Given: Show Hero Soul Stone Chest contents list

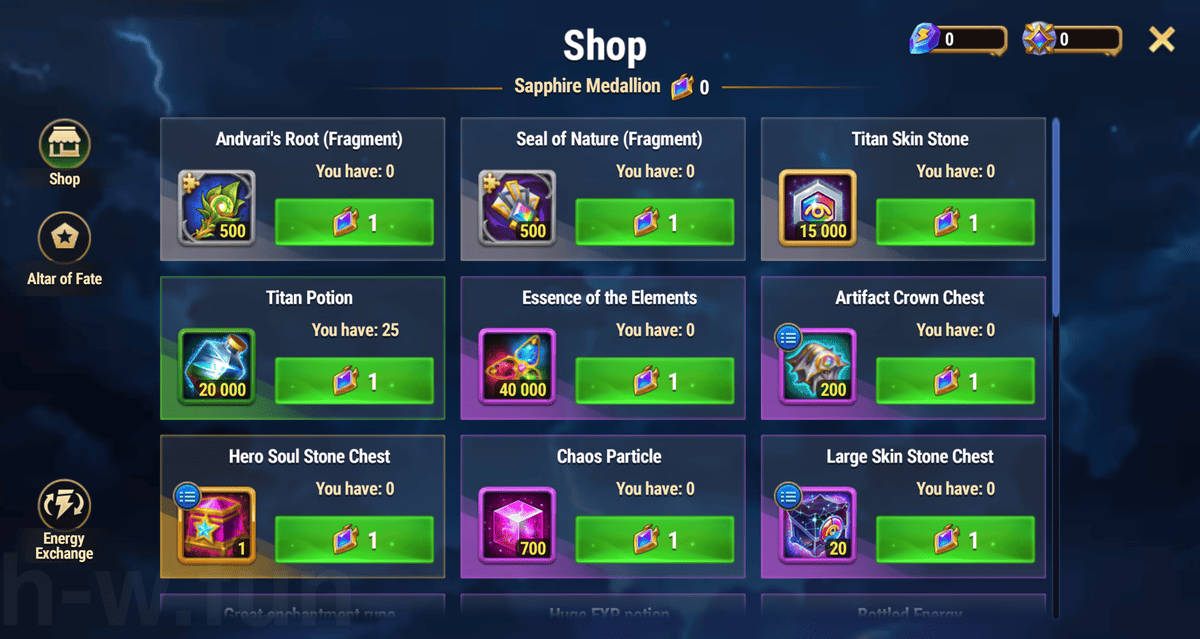Looking at the screenshot, I should tap(187, 495).
